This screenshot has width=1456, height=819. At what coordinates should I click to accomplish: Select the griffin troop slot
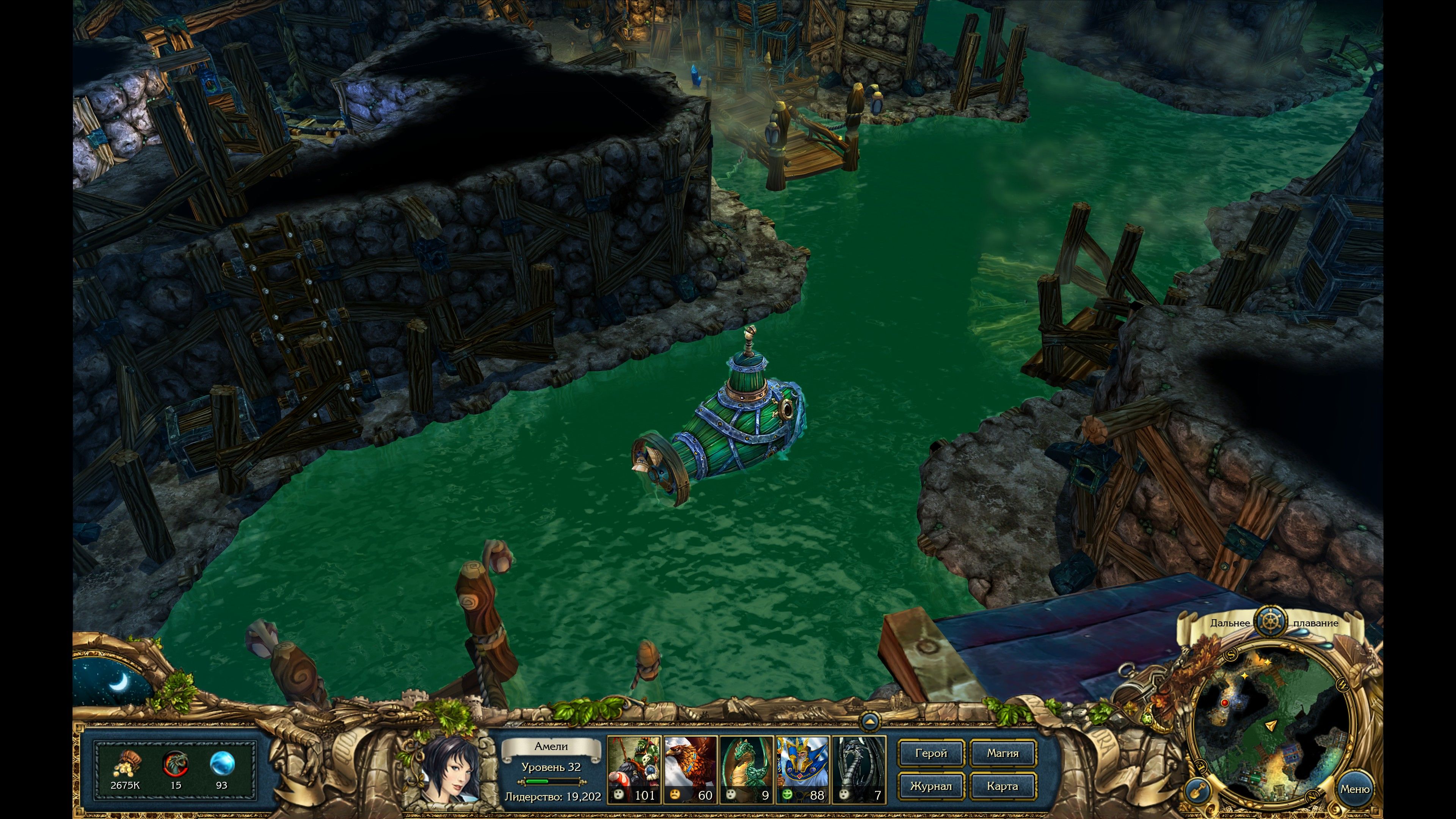point(690,769)
